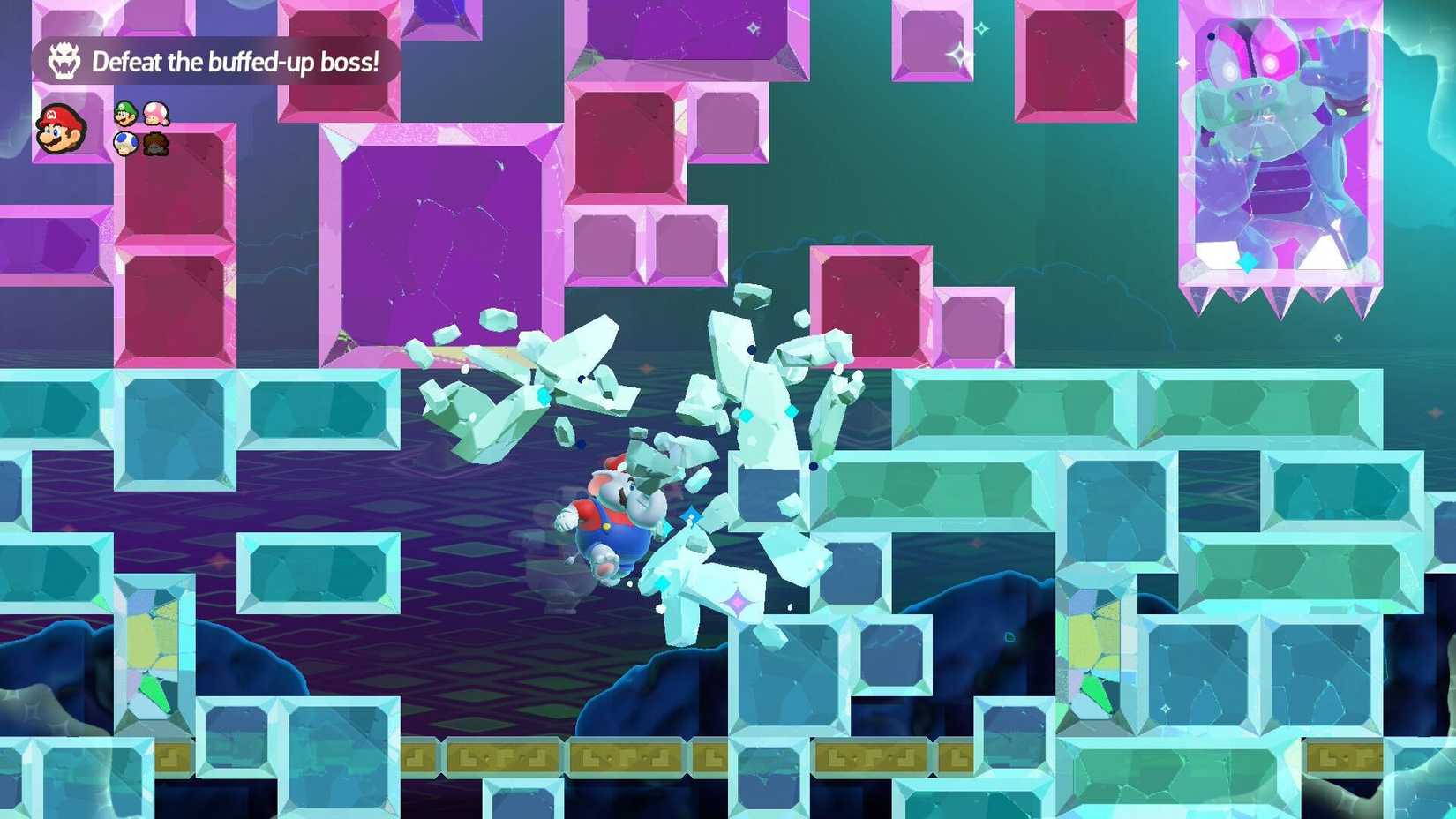Click the darkened Daisy character icon

click(156, 142)
